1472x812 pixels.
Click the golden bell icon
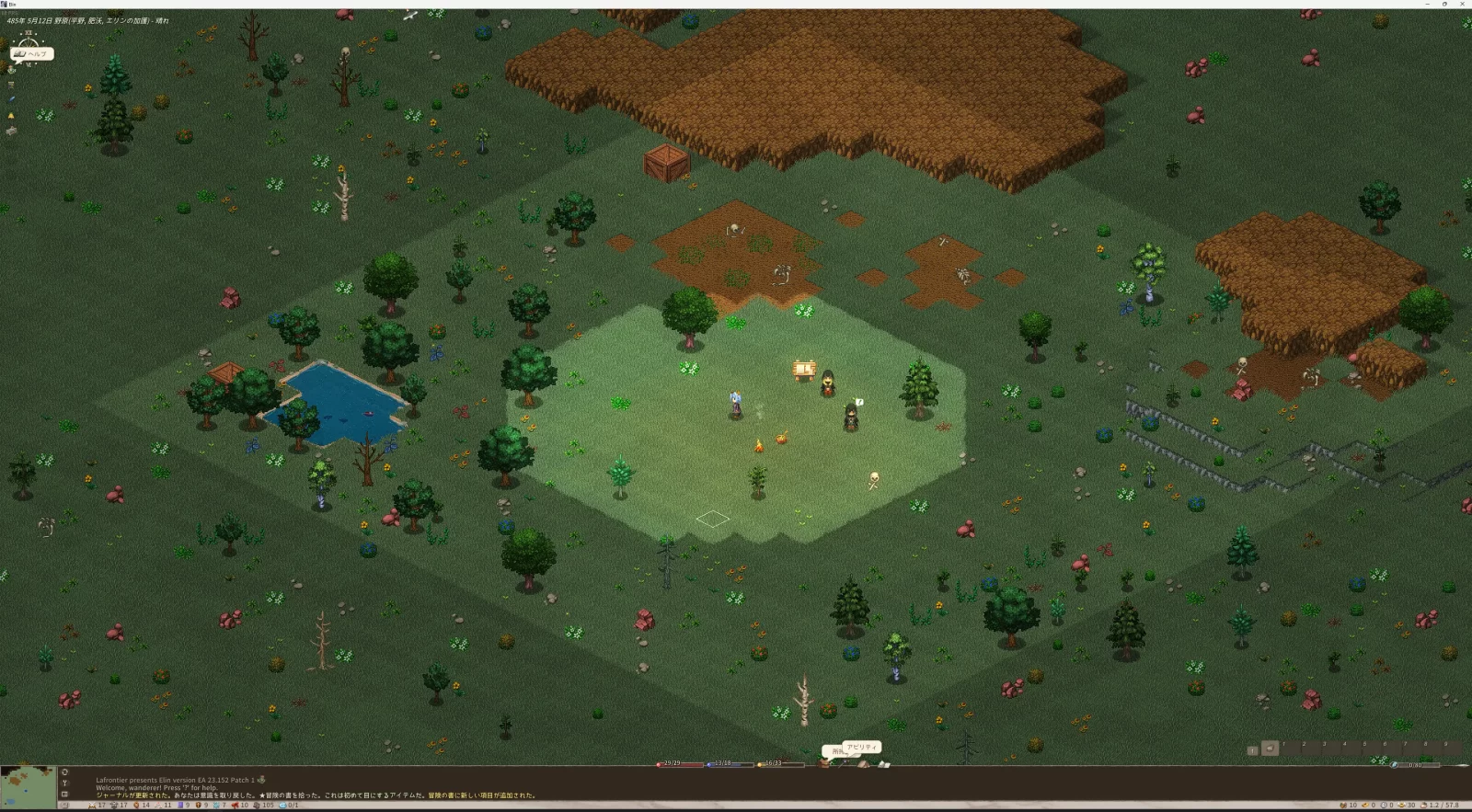[11, 116]
